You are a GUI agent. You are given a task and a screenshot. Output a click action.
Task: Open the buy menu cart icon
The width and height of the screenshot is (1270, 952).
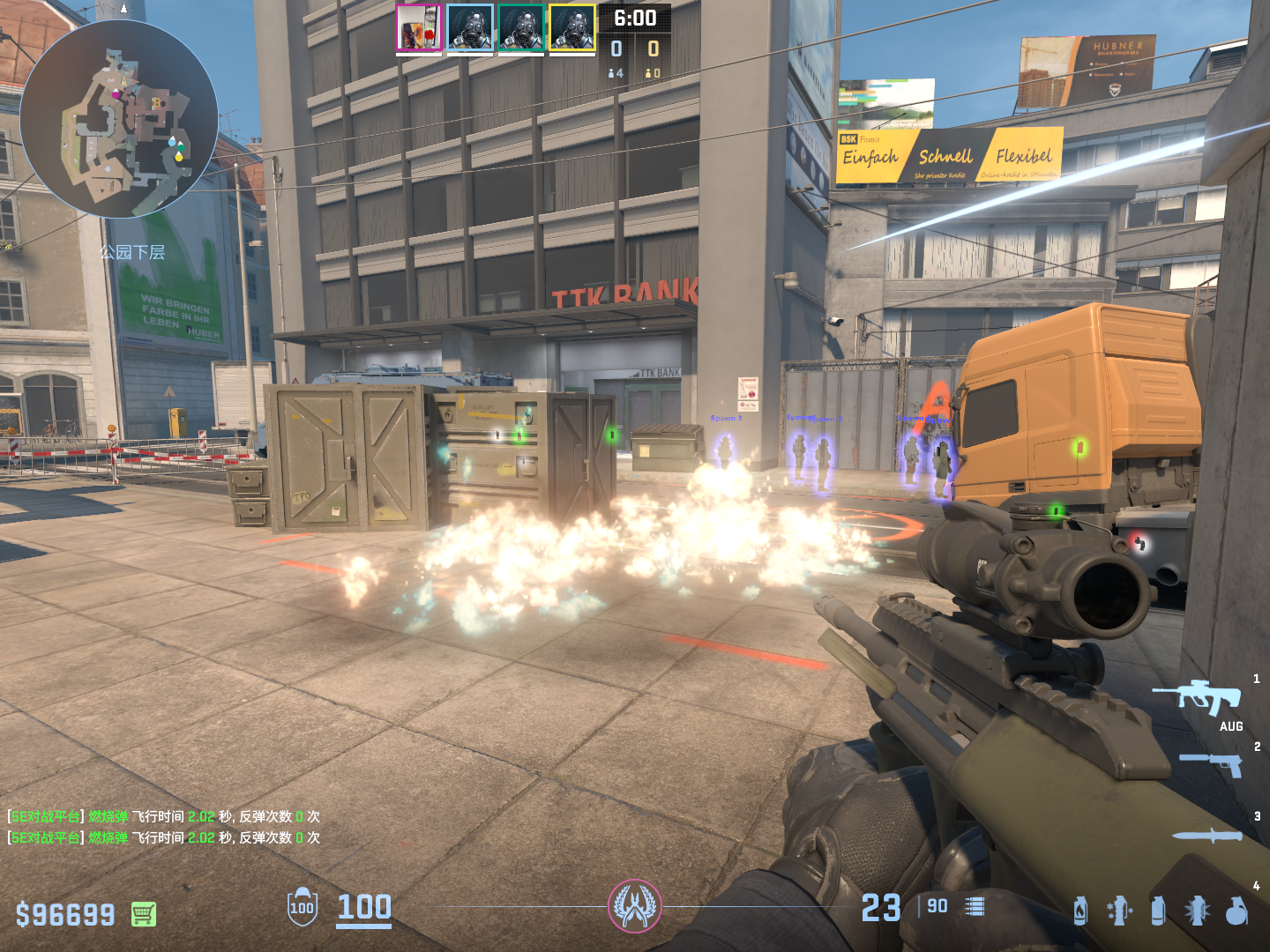point(144,914)
